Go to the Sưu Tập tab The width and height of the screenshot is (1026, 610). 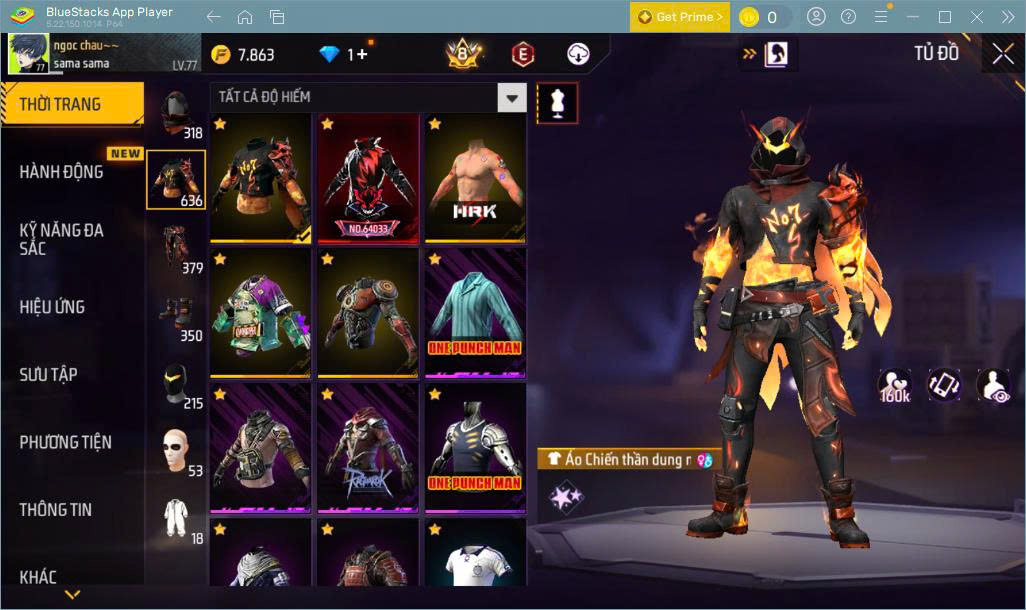coord(48,375)
